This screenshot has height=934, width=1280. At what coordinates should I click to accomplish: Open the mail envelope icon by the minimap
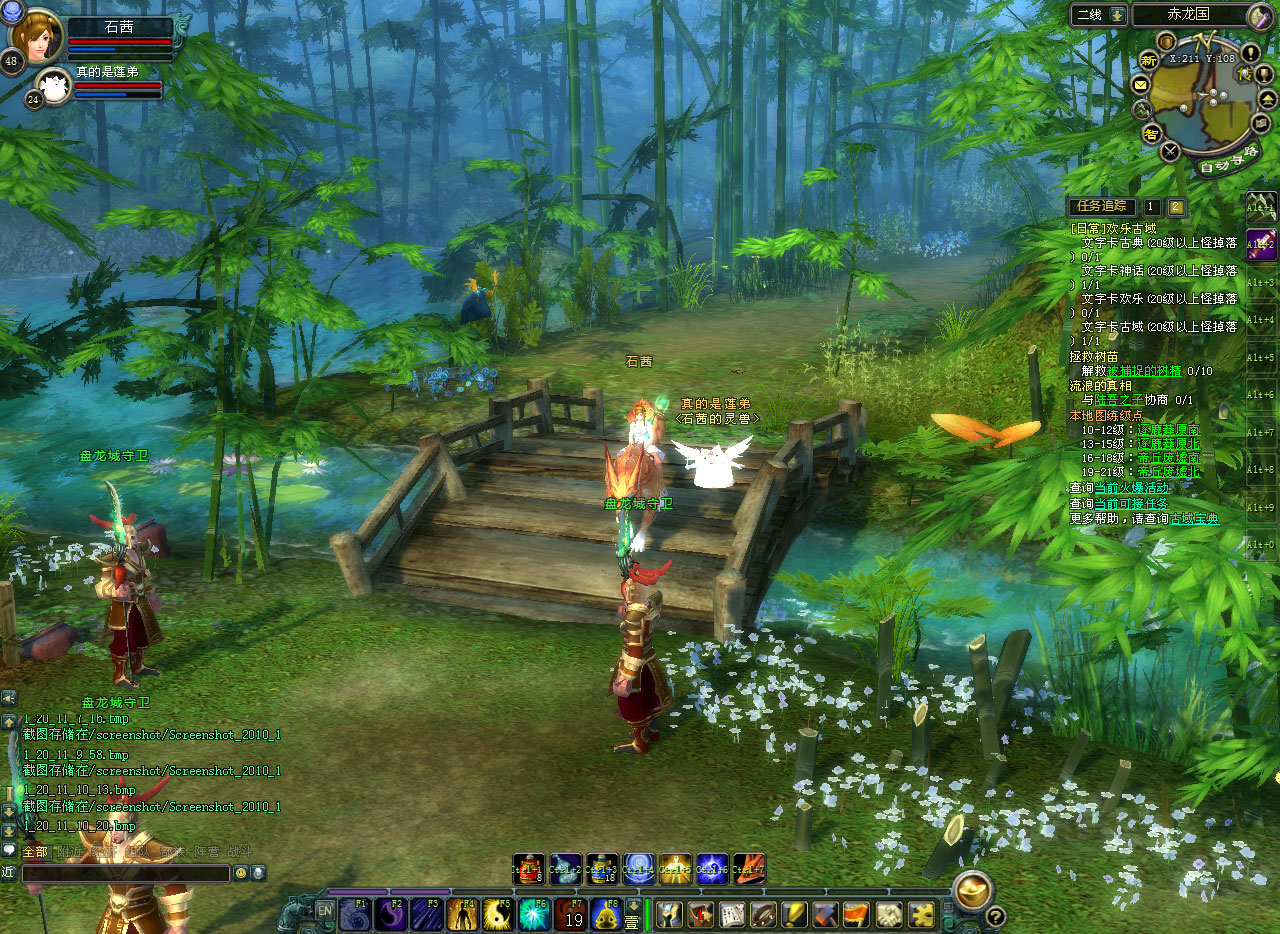click(1141, 85)
